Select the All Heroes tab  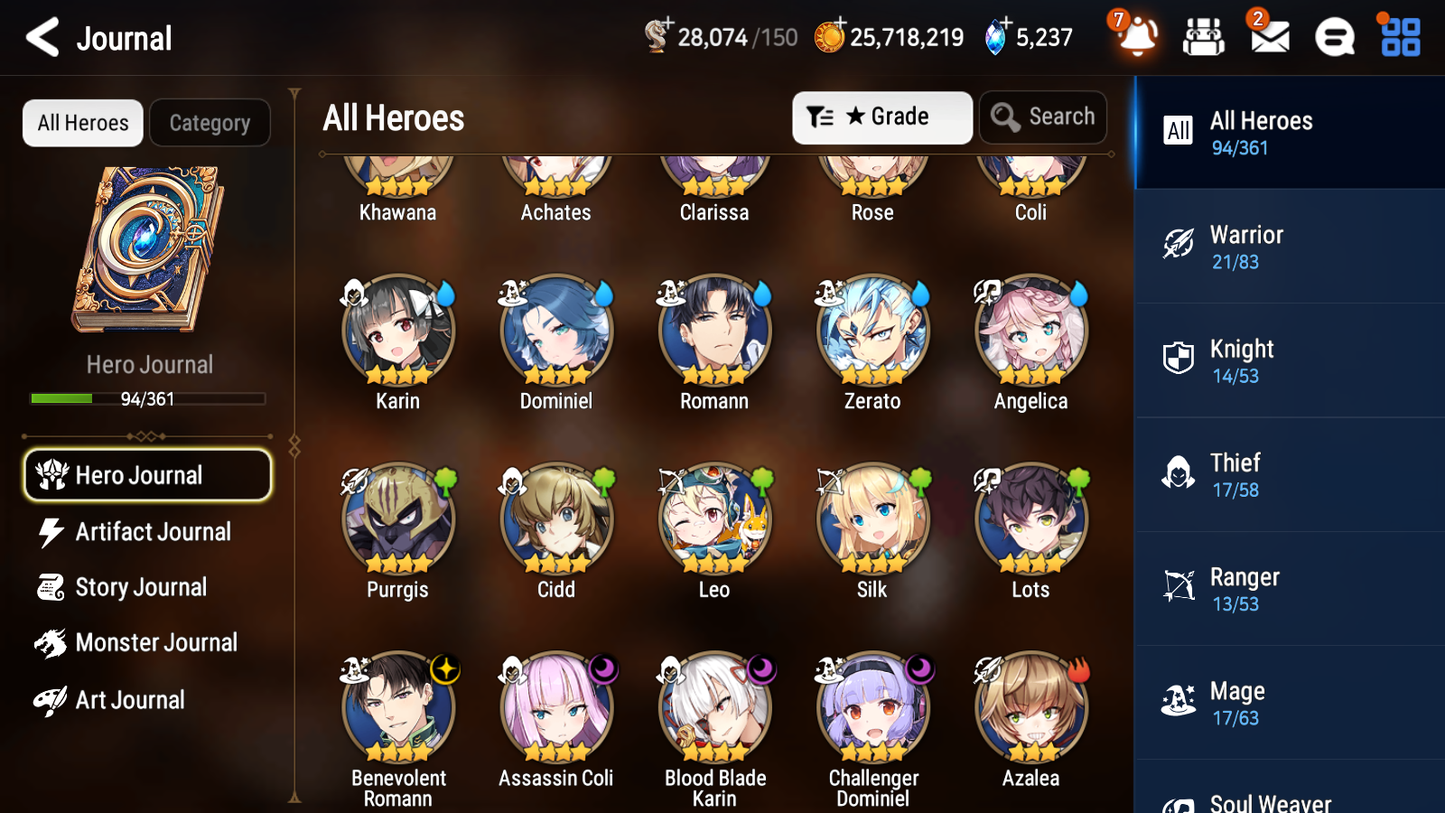[82, 122]
